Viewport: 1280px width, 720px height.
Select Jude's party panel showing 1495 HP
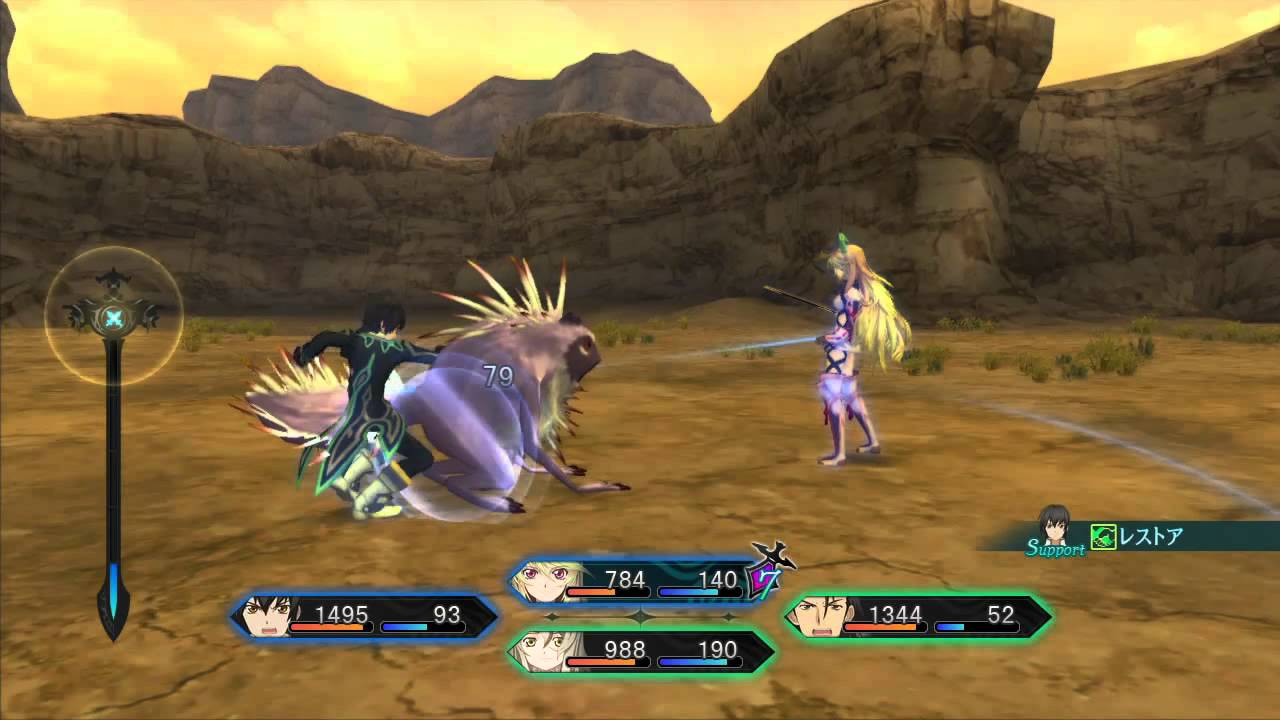(x=365, y=616)
